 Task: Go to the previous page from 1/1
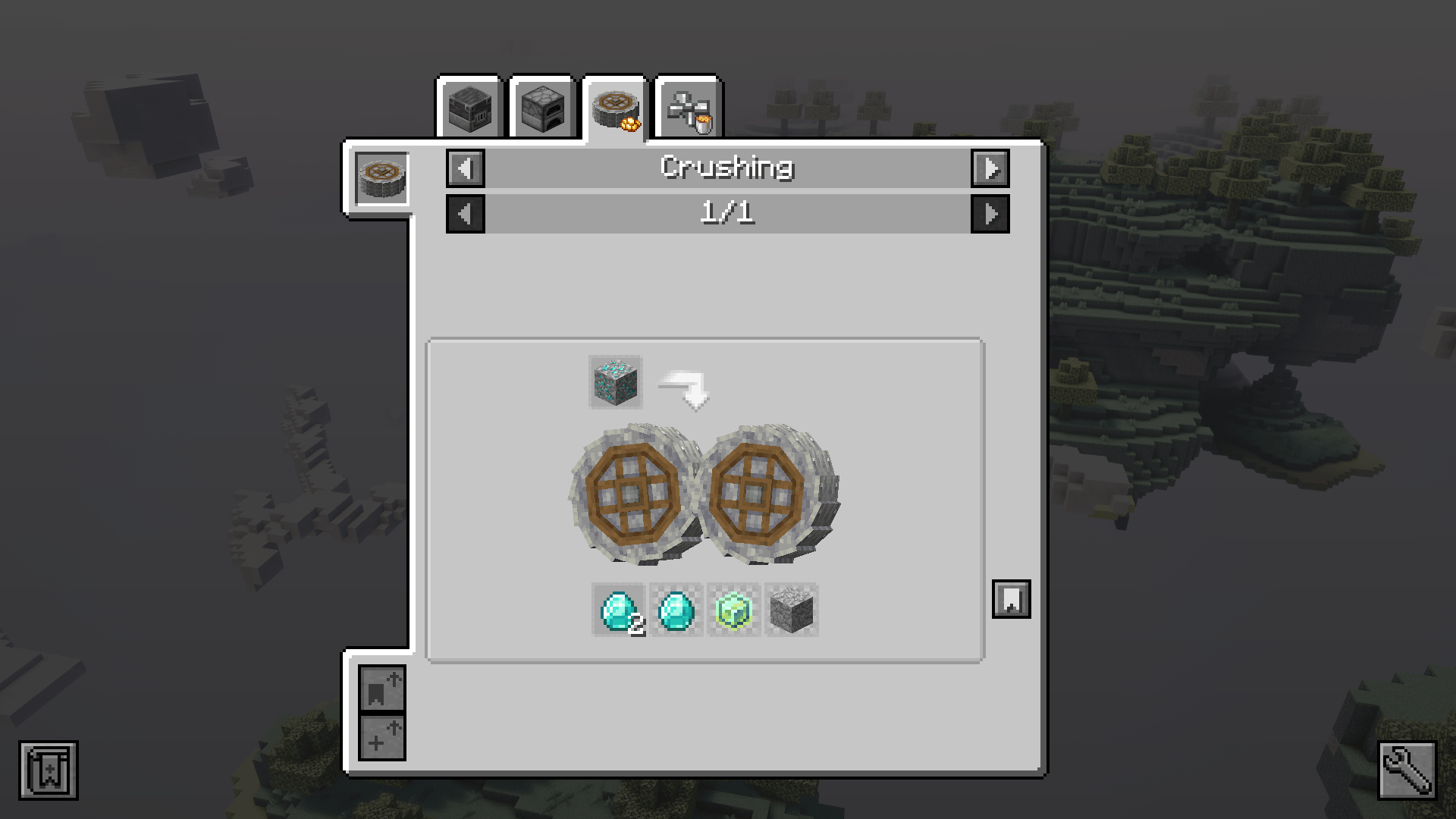coord(465,214)
